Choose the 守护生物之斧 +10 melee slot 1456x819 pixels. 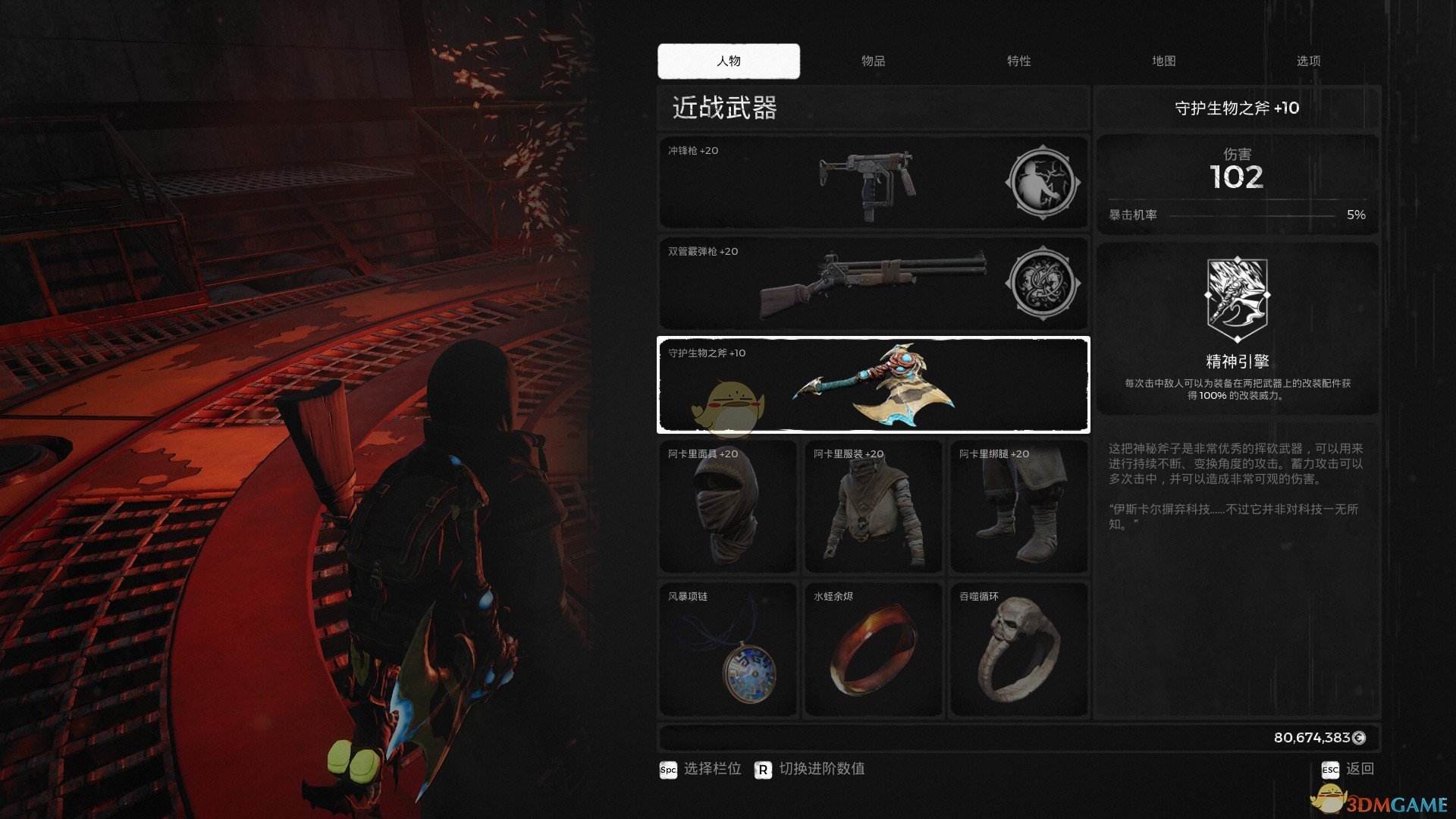click(873, 385)
